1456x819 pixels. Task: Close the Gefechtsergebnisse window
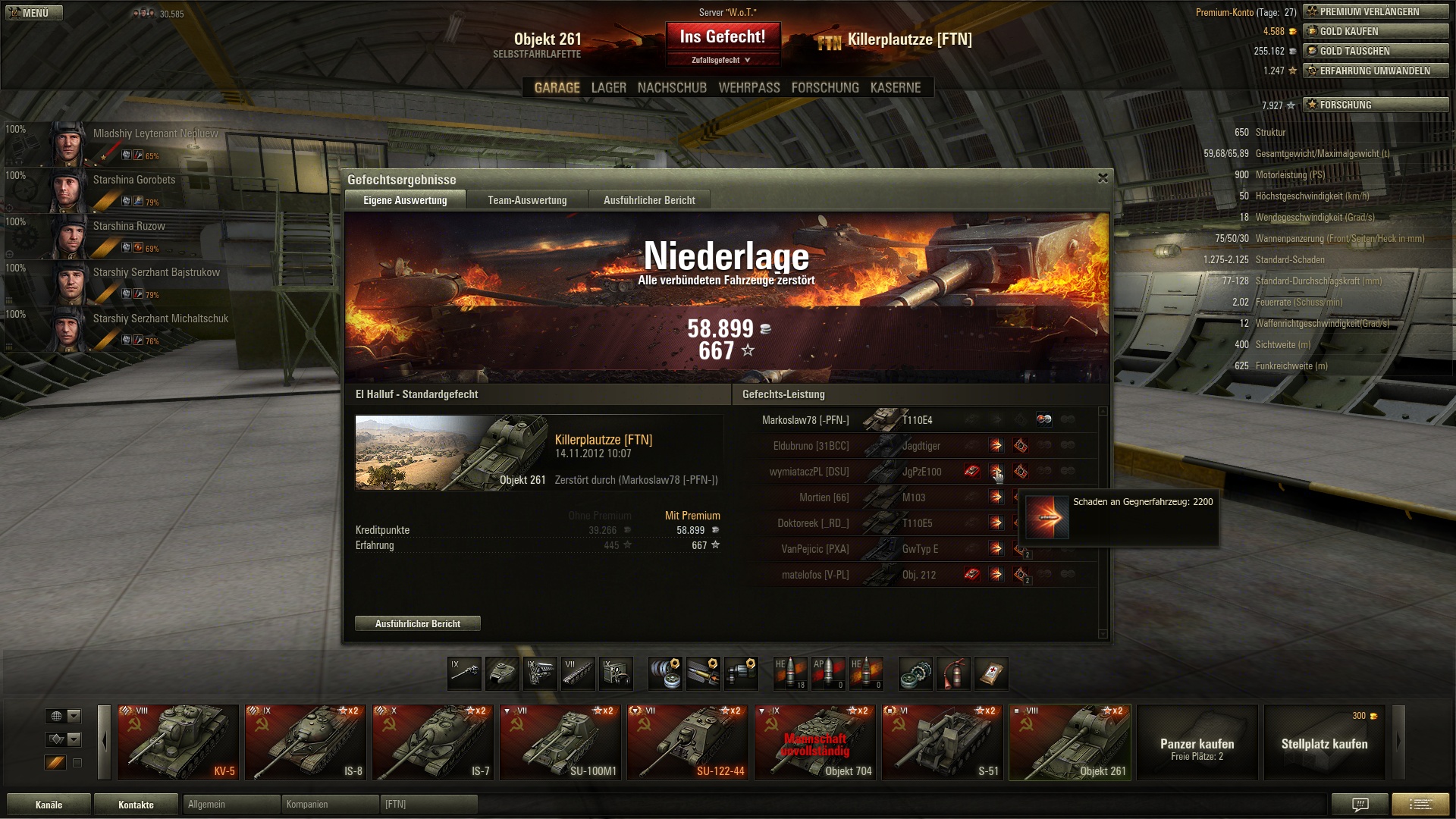tap(1103, 178)
